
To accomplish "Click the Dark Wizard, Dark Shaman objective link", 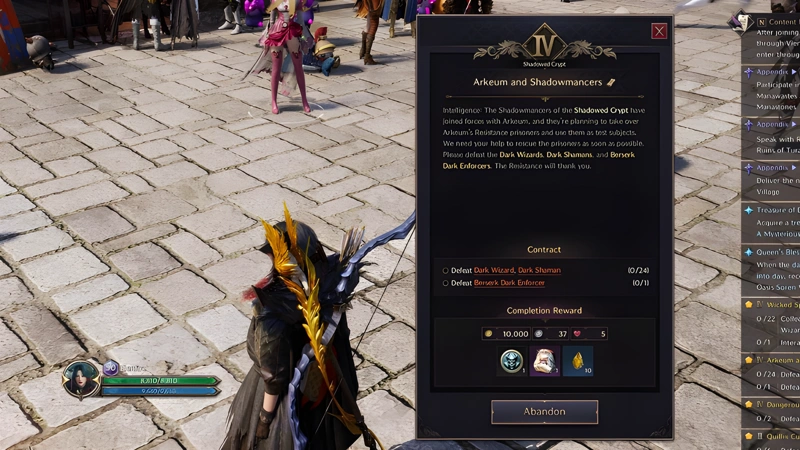I will click(x=517, y=270).
